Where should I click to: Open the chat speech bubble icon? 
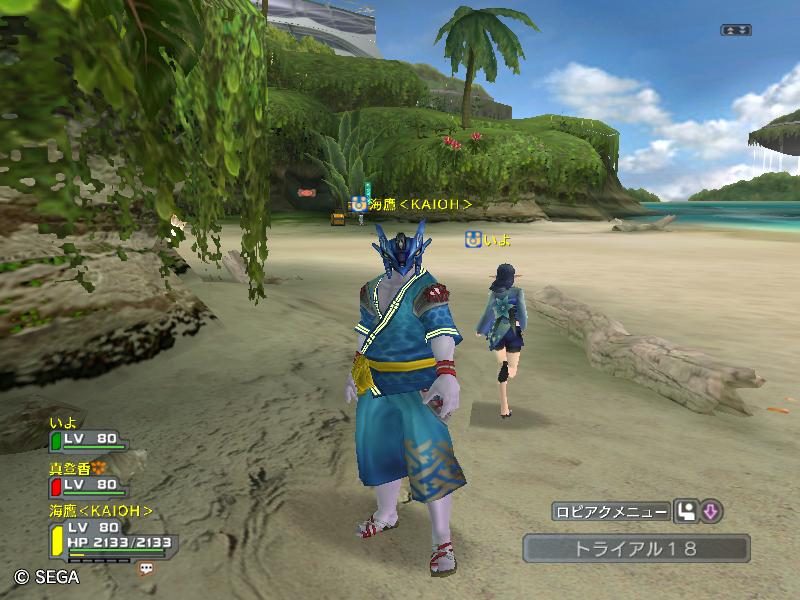click(x=146, y=568)
